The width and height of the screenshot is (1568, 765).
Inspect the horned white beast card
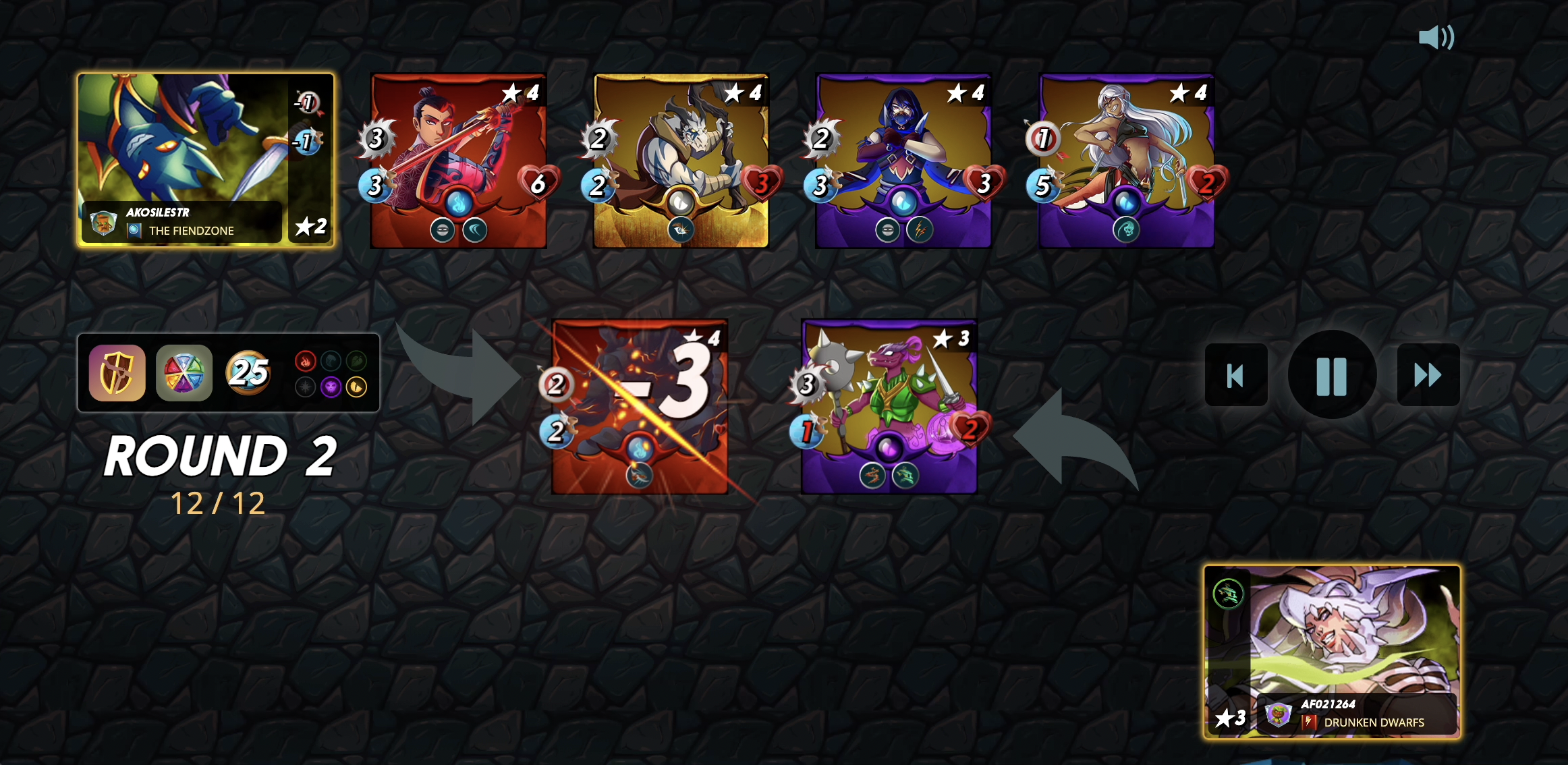681,161
